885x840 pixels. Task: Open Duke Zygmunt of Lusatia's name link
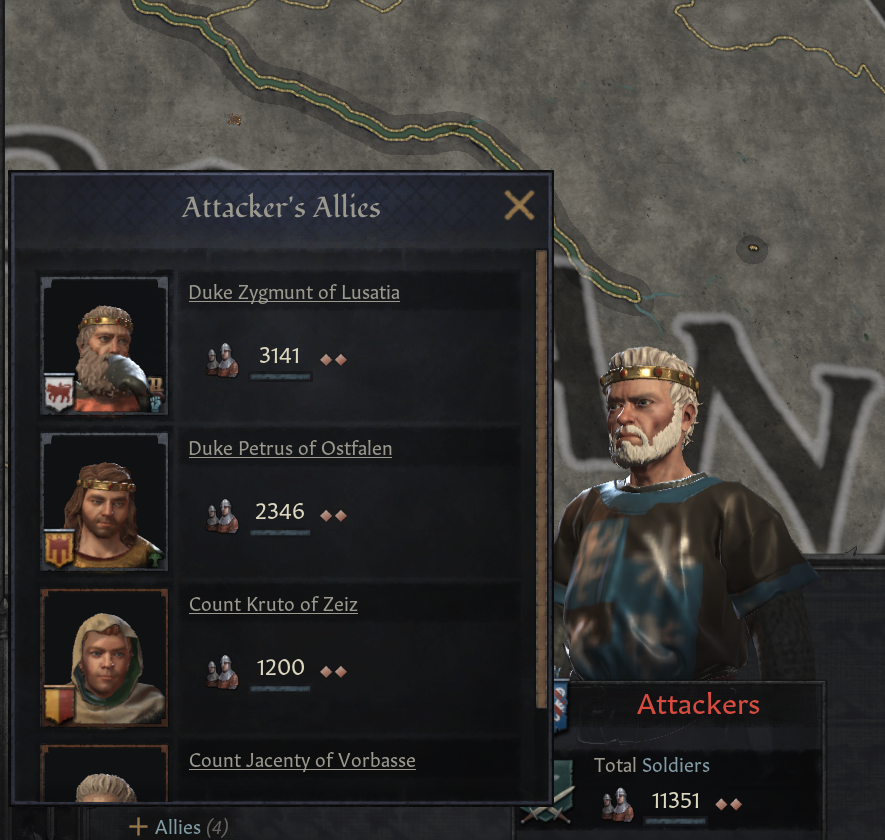294,293
